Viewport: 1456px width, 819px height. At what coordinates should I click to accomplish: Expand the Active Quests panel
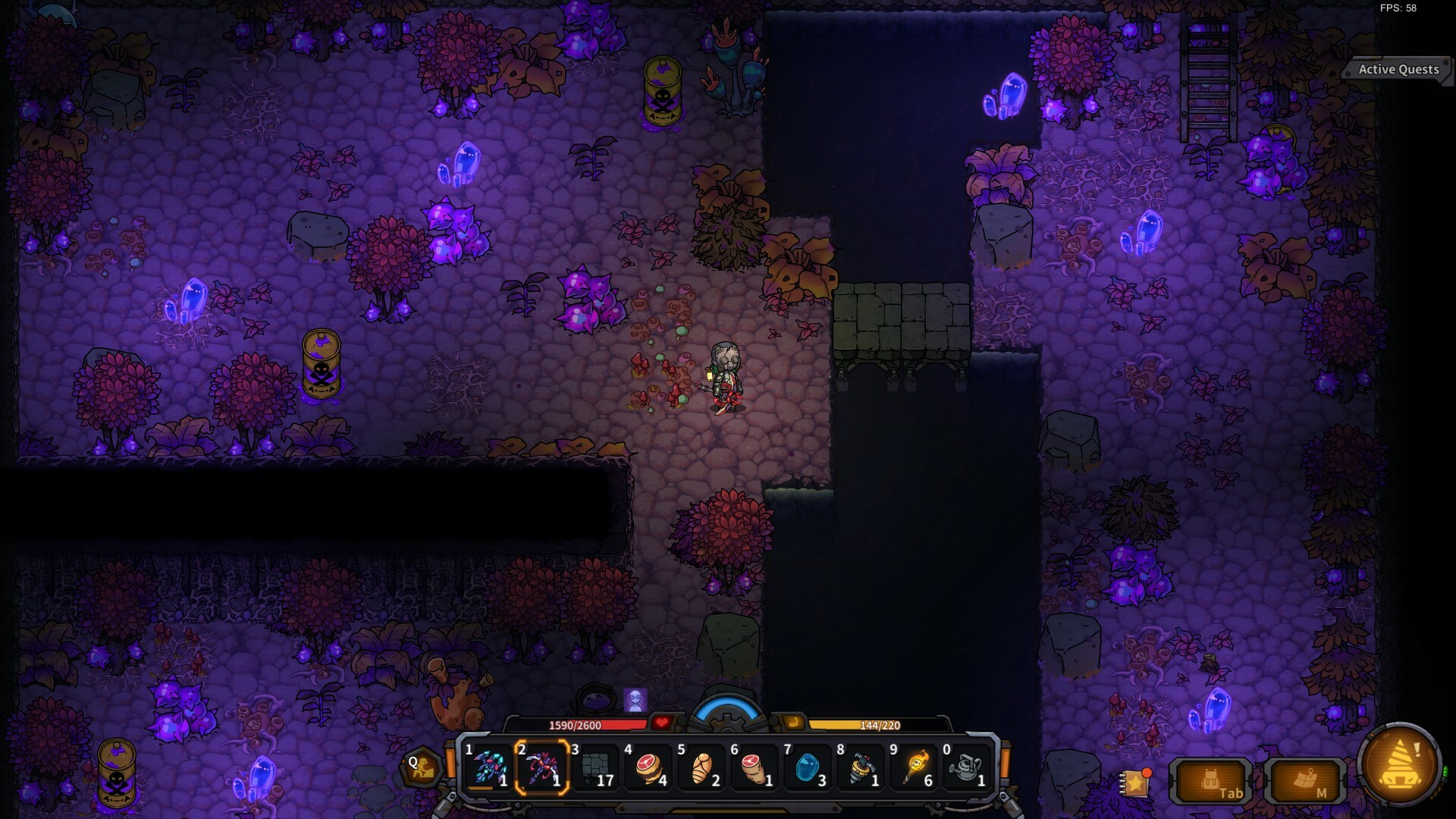pos(1398,69)
